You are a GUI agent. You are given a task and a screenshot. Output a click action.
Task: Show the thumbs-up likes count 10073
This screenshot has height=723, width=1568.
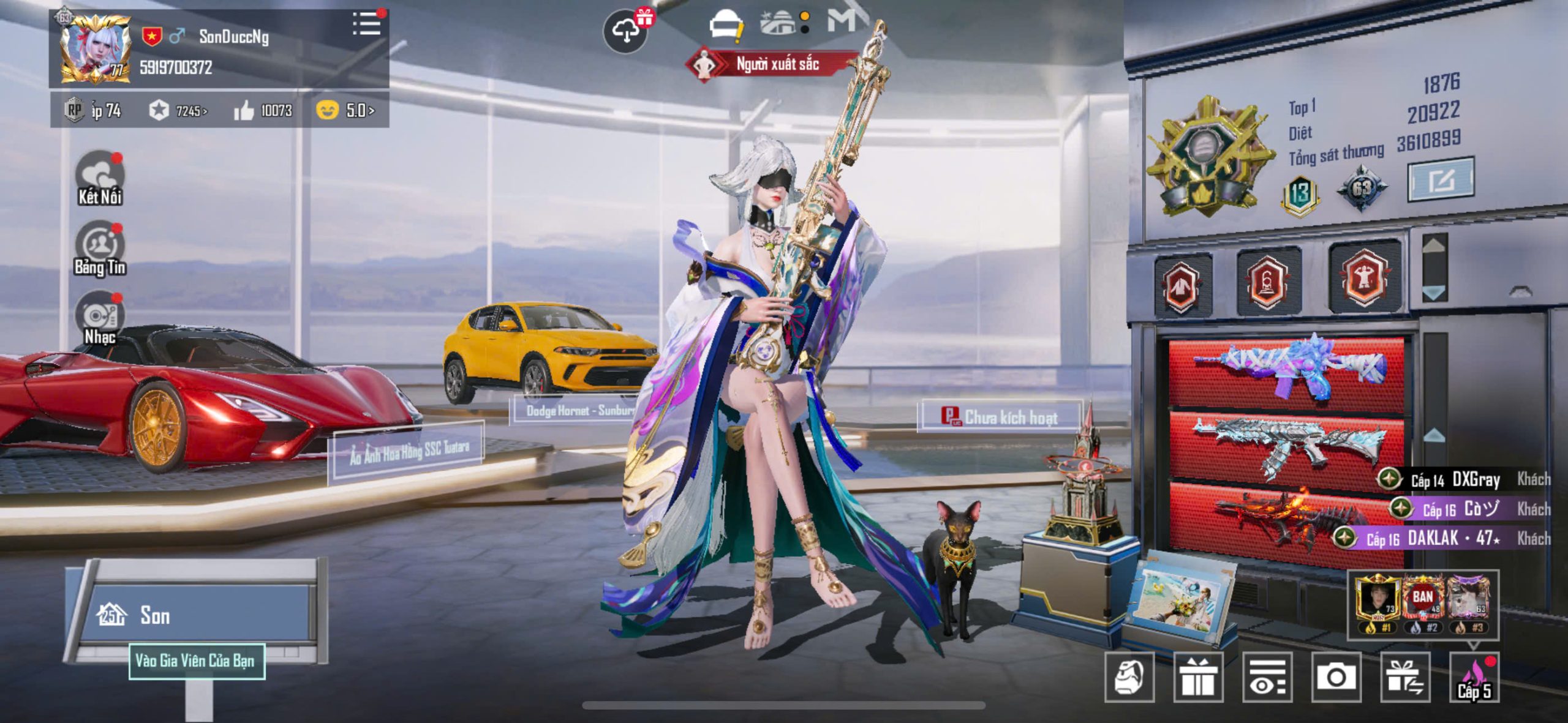(263, 111)
